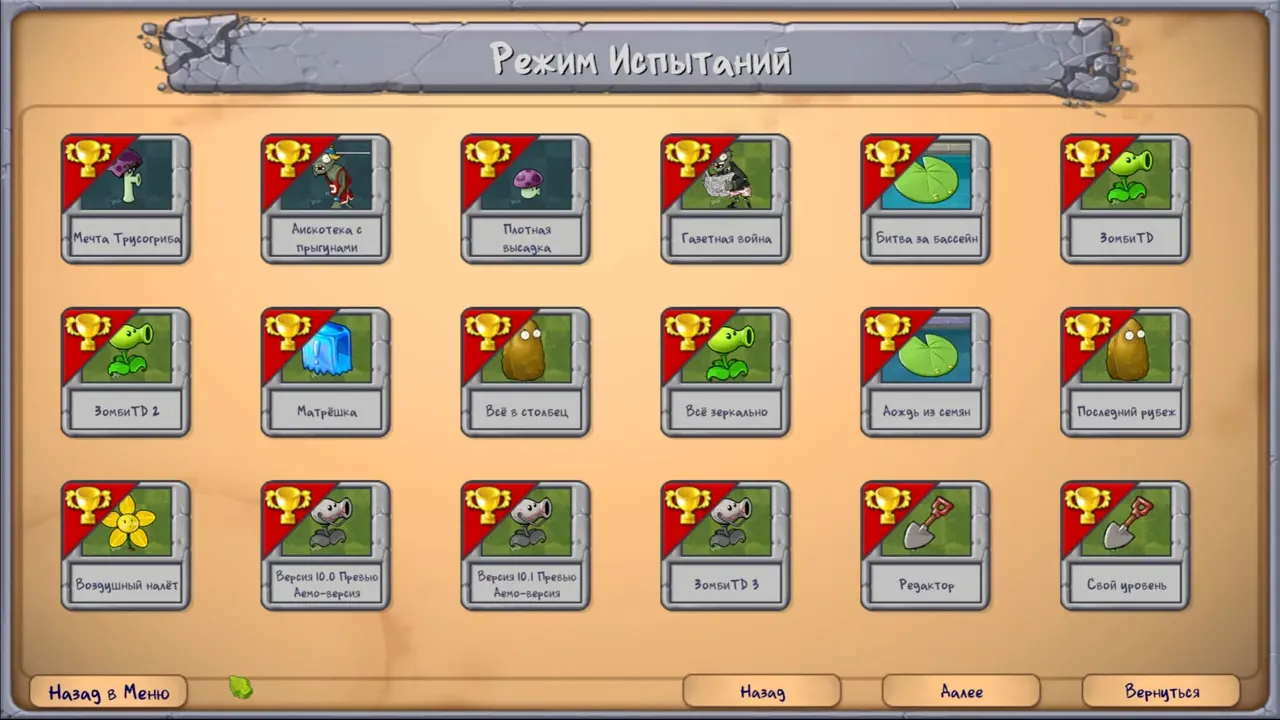Start the "Дождь из семян" mini-game
The height and width of the screenshot is (720, 1280).
click(925, 370)
